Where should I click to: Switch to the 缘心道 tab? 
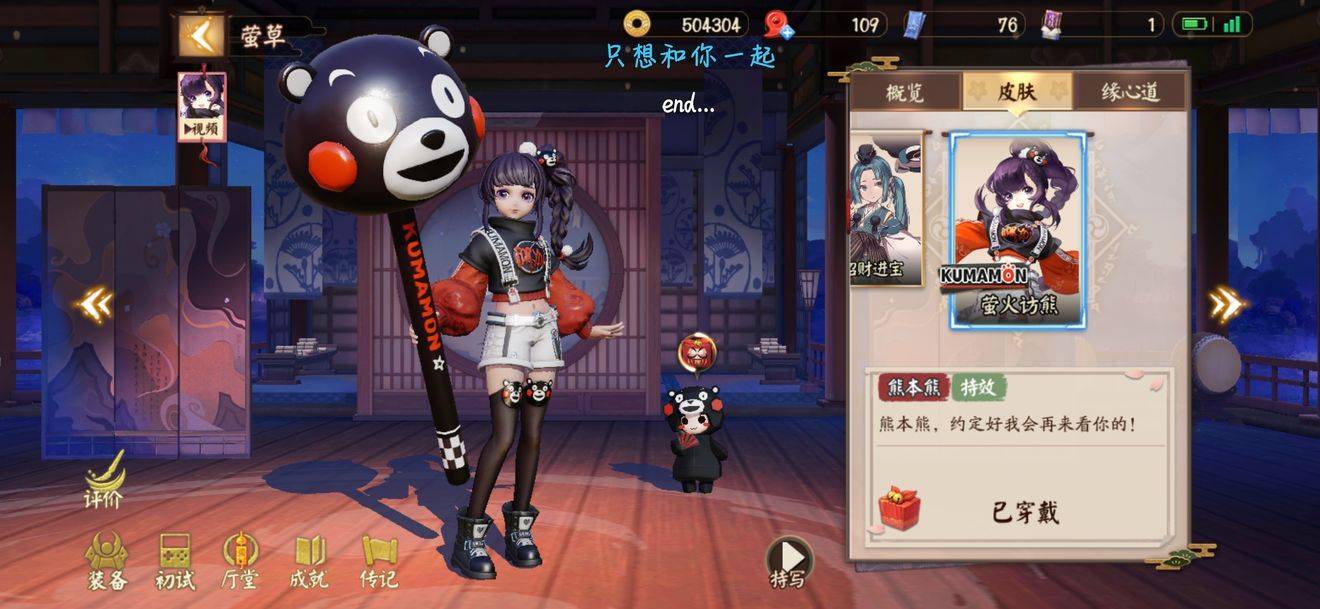click(1130, 92)
